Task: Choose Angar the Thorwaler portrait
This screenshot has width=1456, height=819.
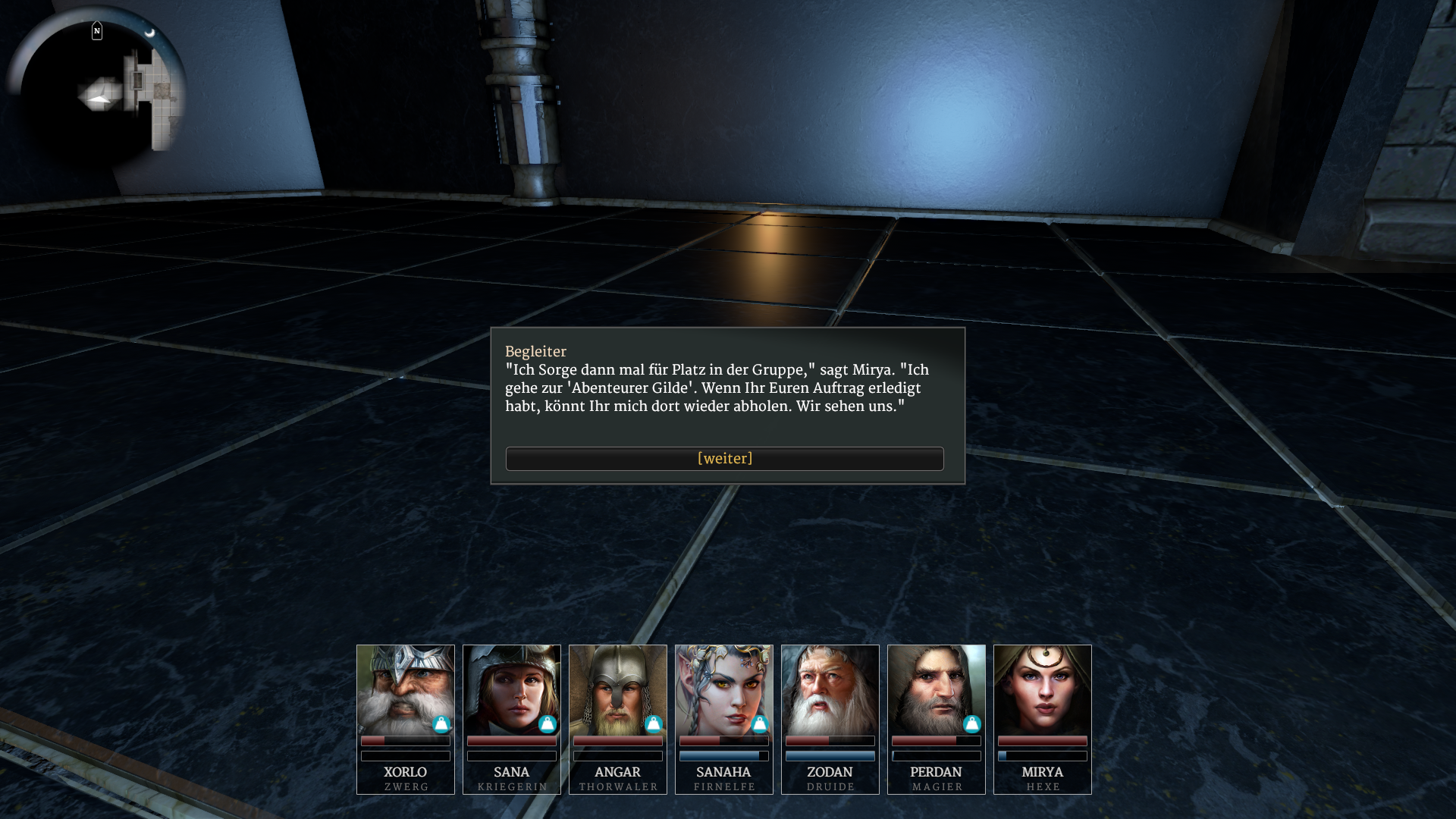Action: (x=617, y=689)
